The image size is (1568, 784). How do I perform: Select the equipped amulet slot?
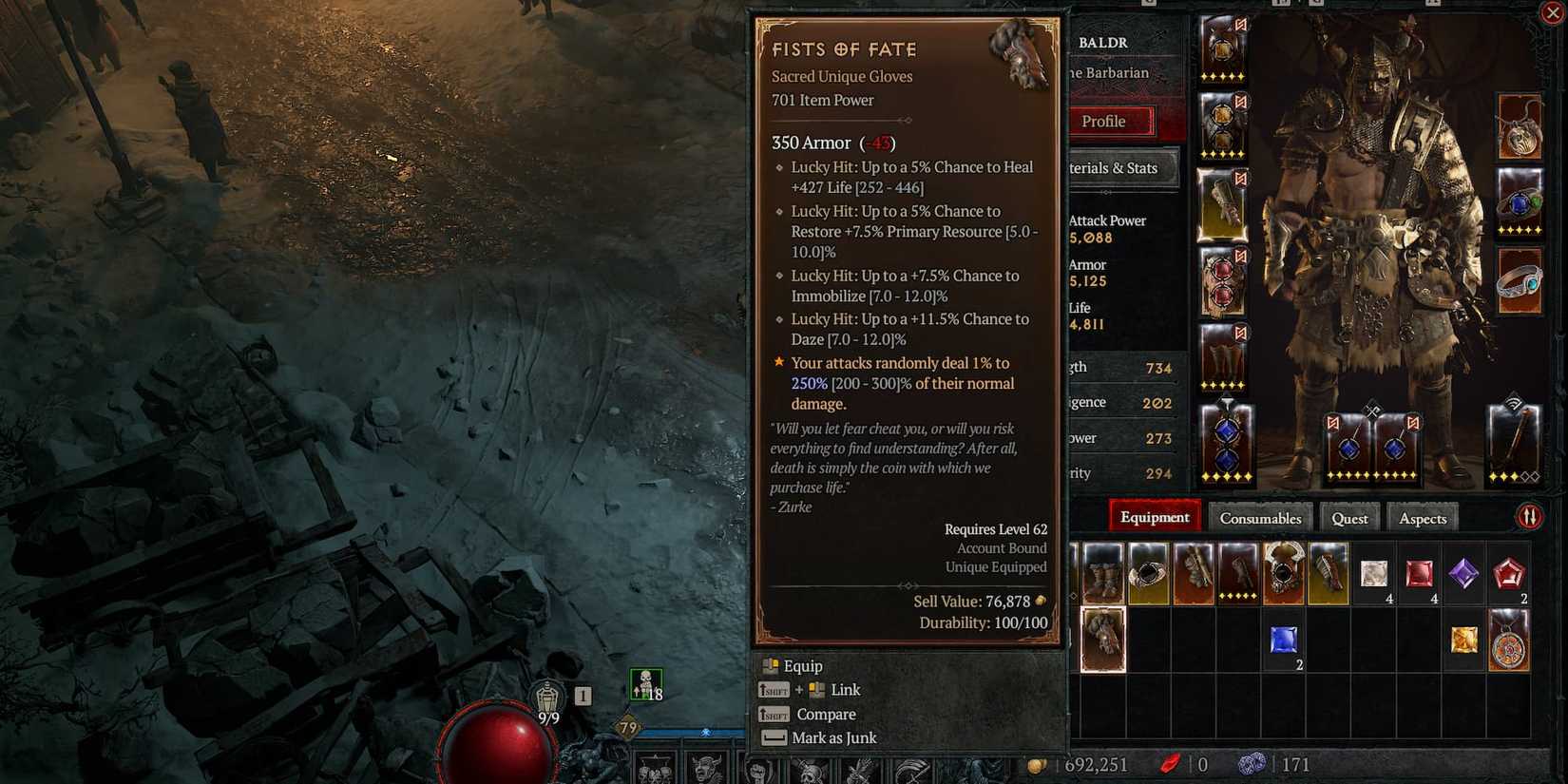tap(1519, 128)
